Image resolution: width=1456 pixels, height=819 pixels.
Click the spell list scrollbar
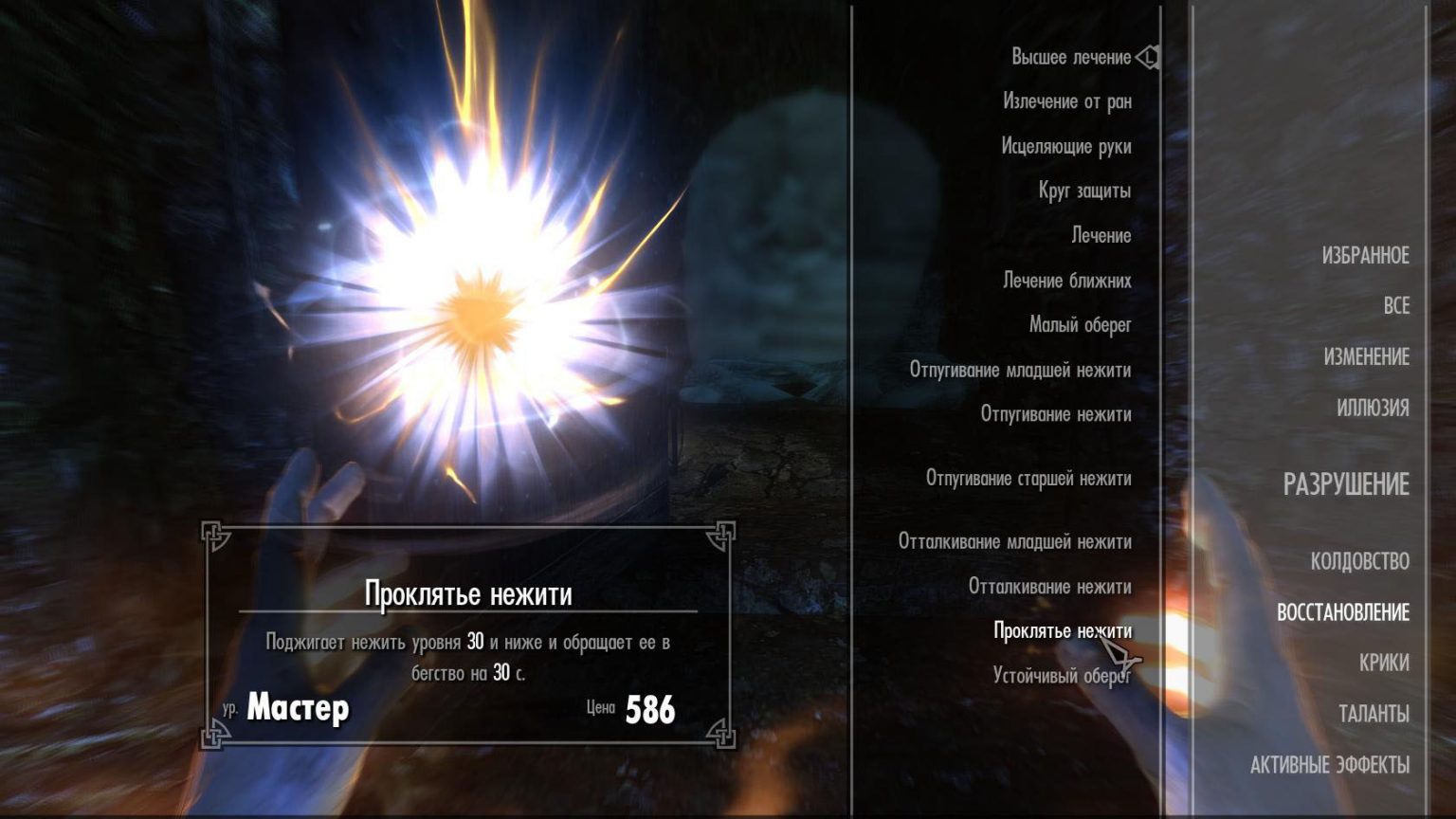(1160, 379)
